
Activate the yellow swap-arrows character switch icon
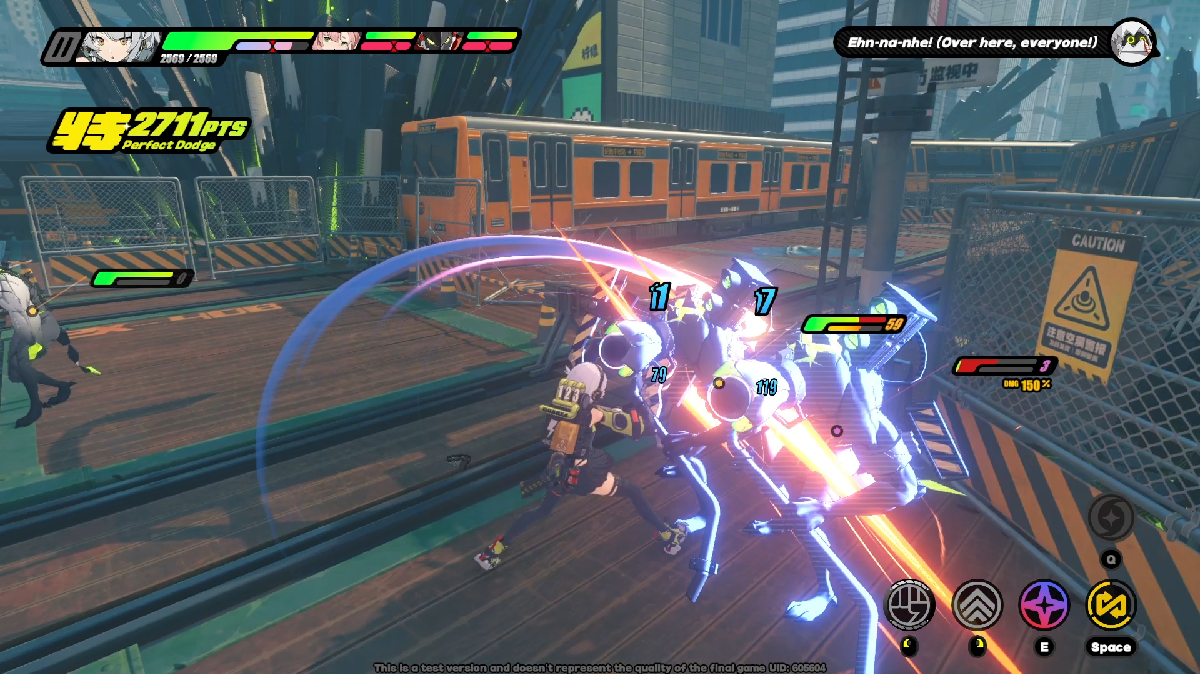click(1110, 604)
